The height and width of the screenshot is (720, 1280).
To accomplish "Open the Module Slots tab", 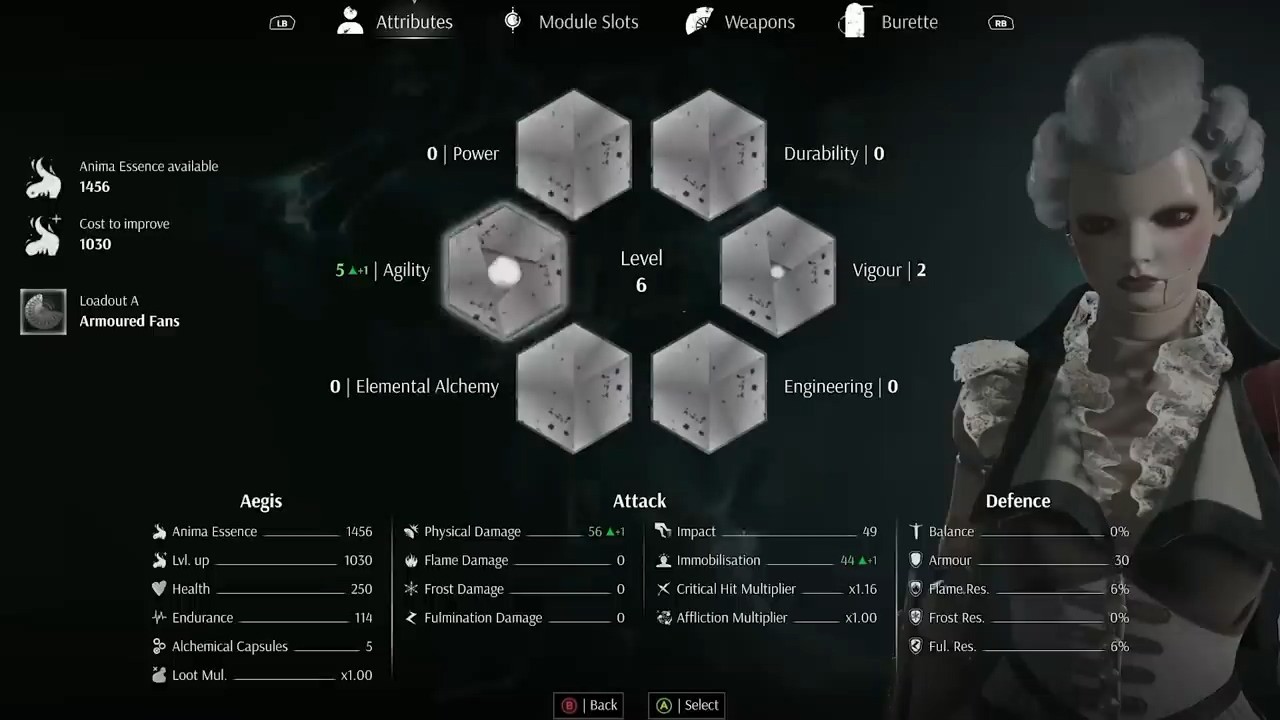I will pyautogui.click(x=588, y=21).
